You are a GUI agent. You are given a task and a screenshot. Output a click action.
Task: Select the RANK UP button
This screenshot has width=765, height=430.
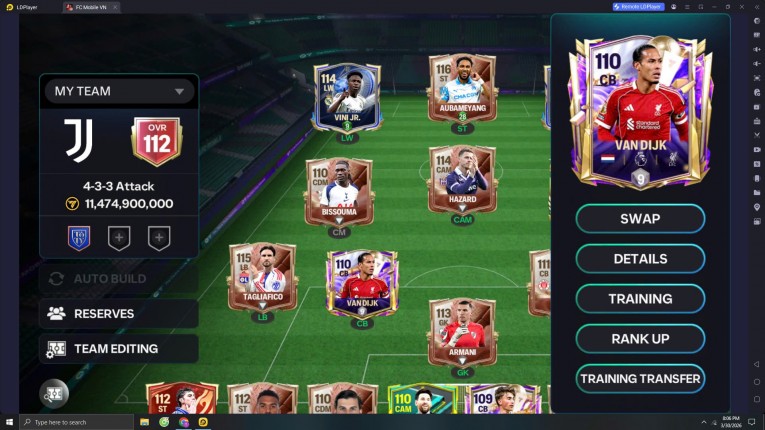[640, 339]
